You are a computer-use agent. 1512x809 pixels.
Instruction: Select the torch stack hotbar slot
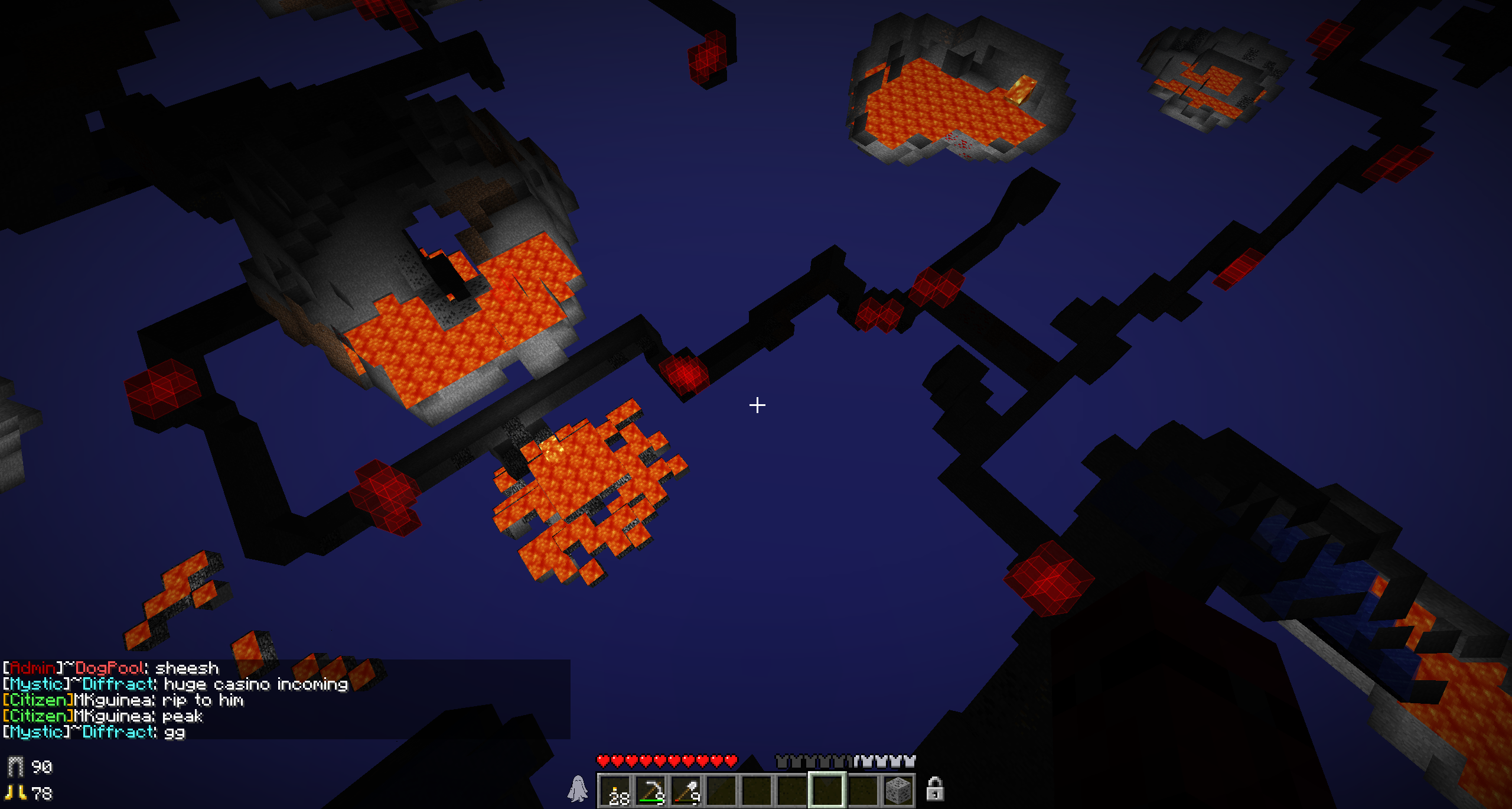(x=615, y=791)
